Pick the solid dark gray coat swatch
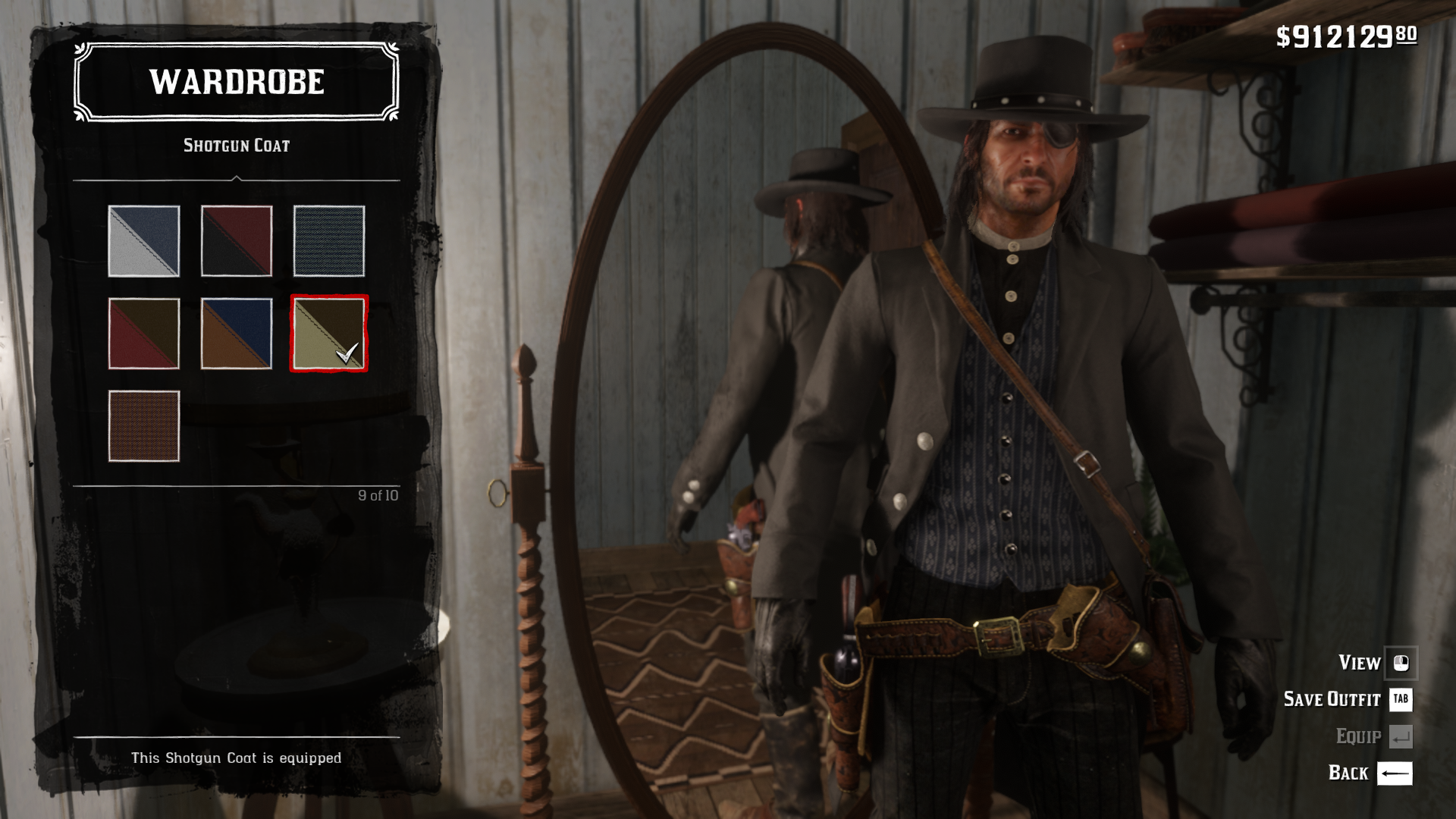 (x=329, y=241)
